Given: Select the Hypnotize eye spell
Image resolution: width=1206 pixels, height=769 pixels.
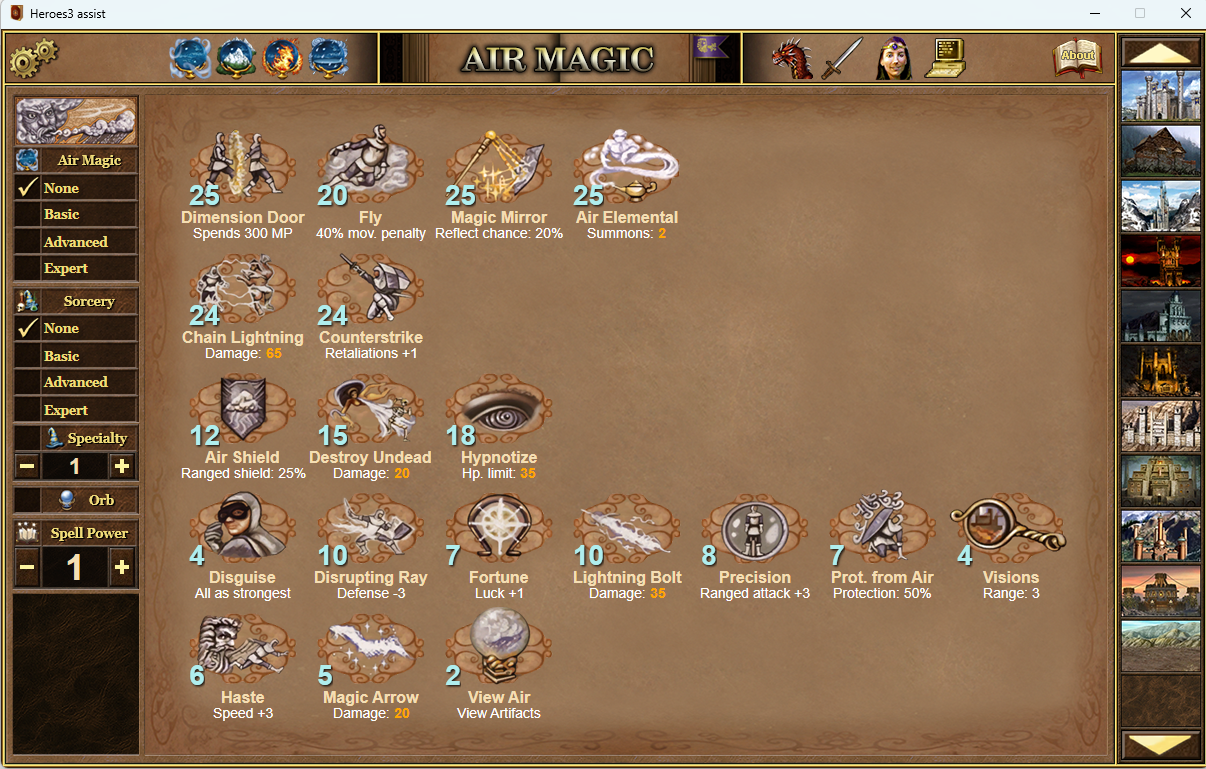Looking at the screenshot, I should point(498,408).
